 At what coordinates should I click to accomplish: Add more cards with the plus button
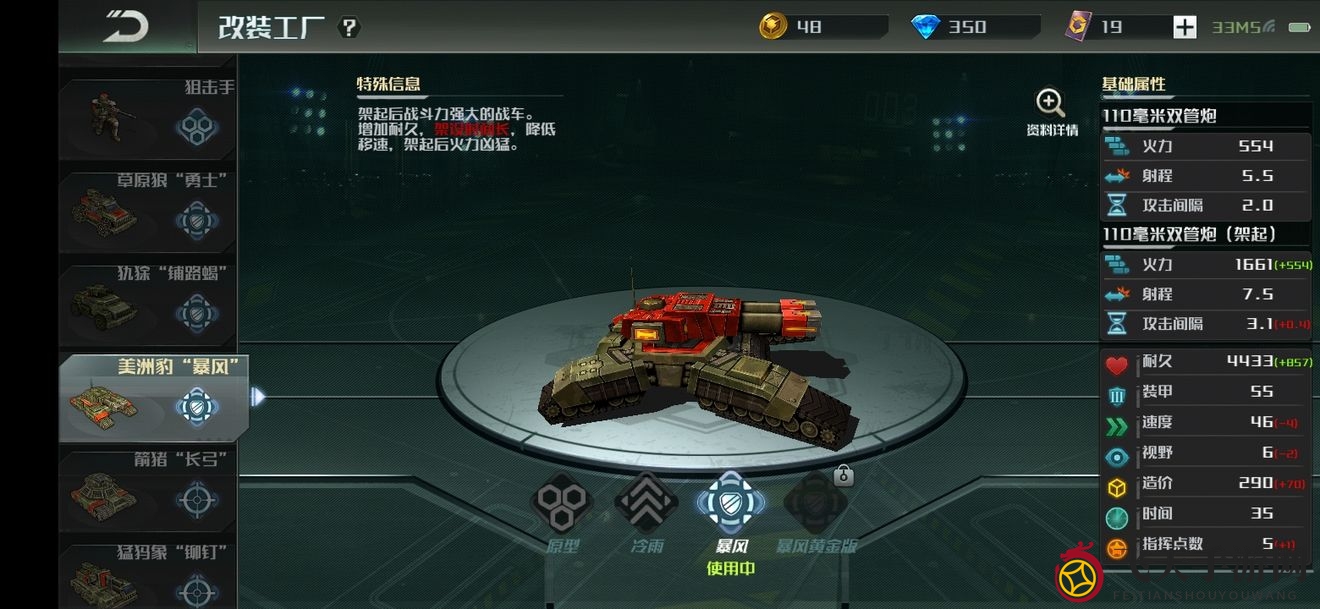click(x=1184, y=27)
